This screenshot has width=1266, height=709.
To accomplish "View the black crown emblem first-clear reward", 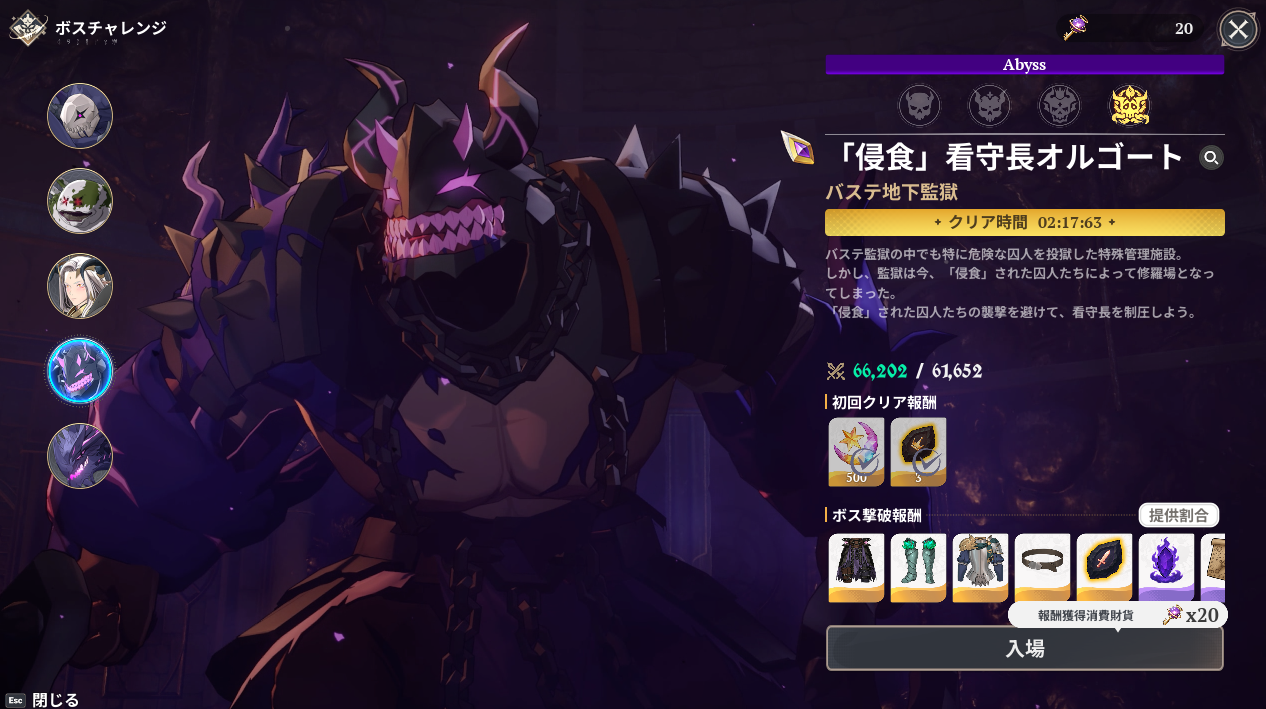I will [918, 451].
